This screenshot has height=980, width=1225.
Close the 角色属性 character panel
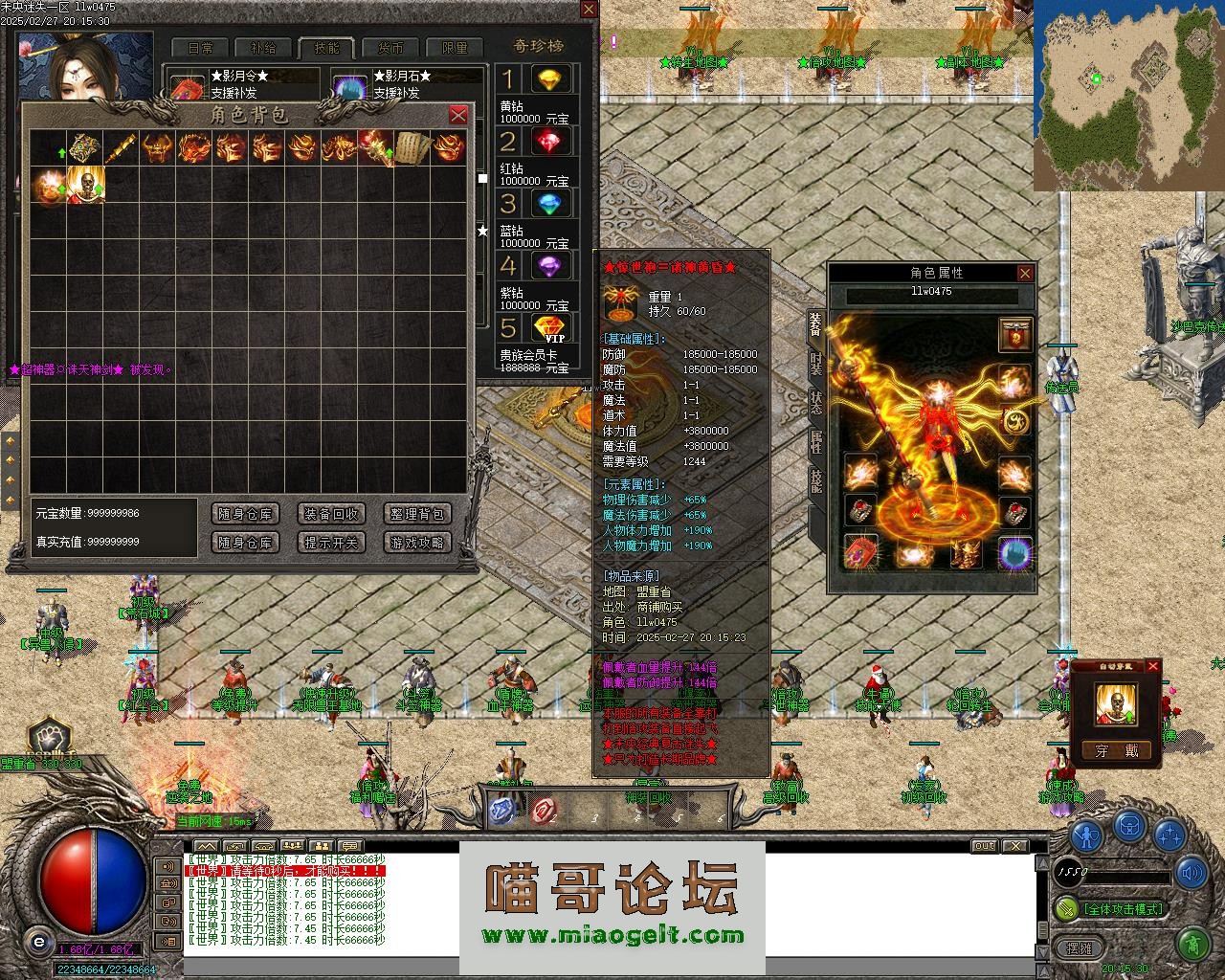tap(1025, 274)
